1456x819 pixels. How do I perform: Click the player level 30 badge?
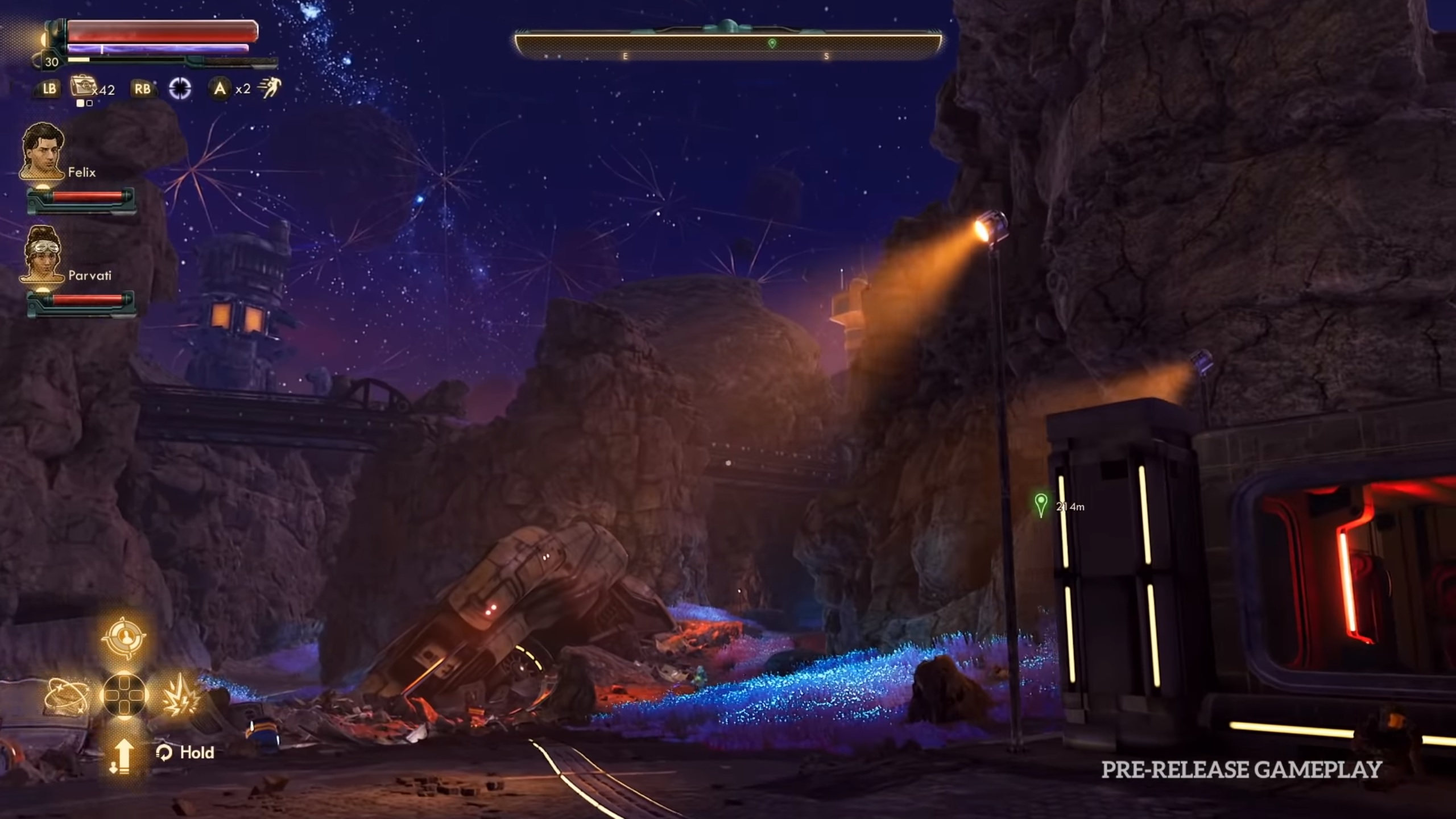pyautogui.click(x=52, y=62)
